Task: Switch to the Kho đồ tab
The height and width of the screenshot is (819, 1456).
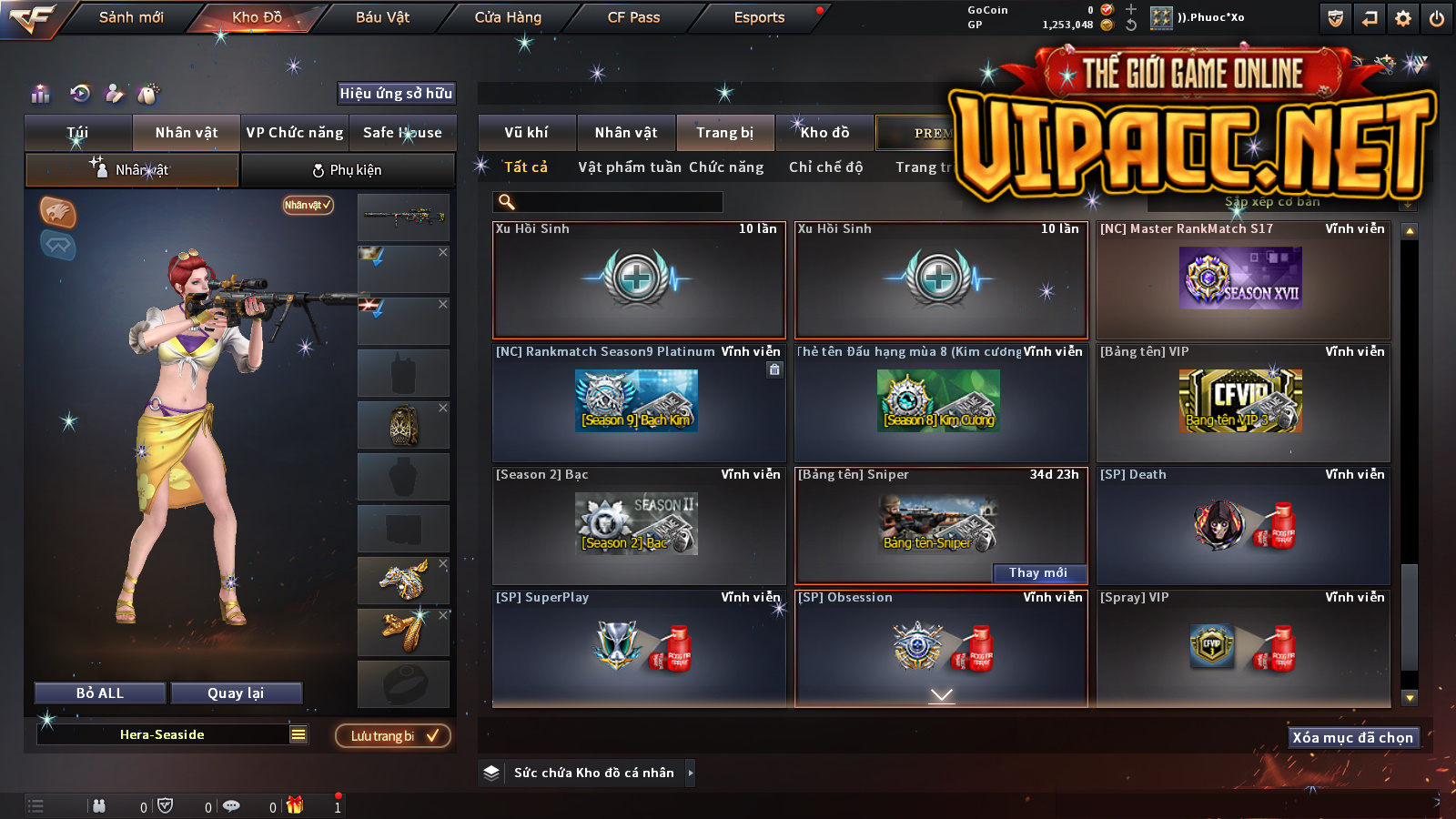Action: tap(824, 133)
